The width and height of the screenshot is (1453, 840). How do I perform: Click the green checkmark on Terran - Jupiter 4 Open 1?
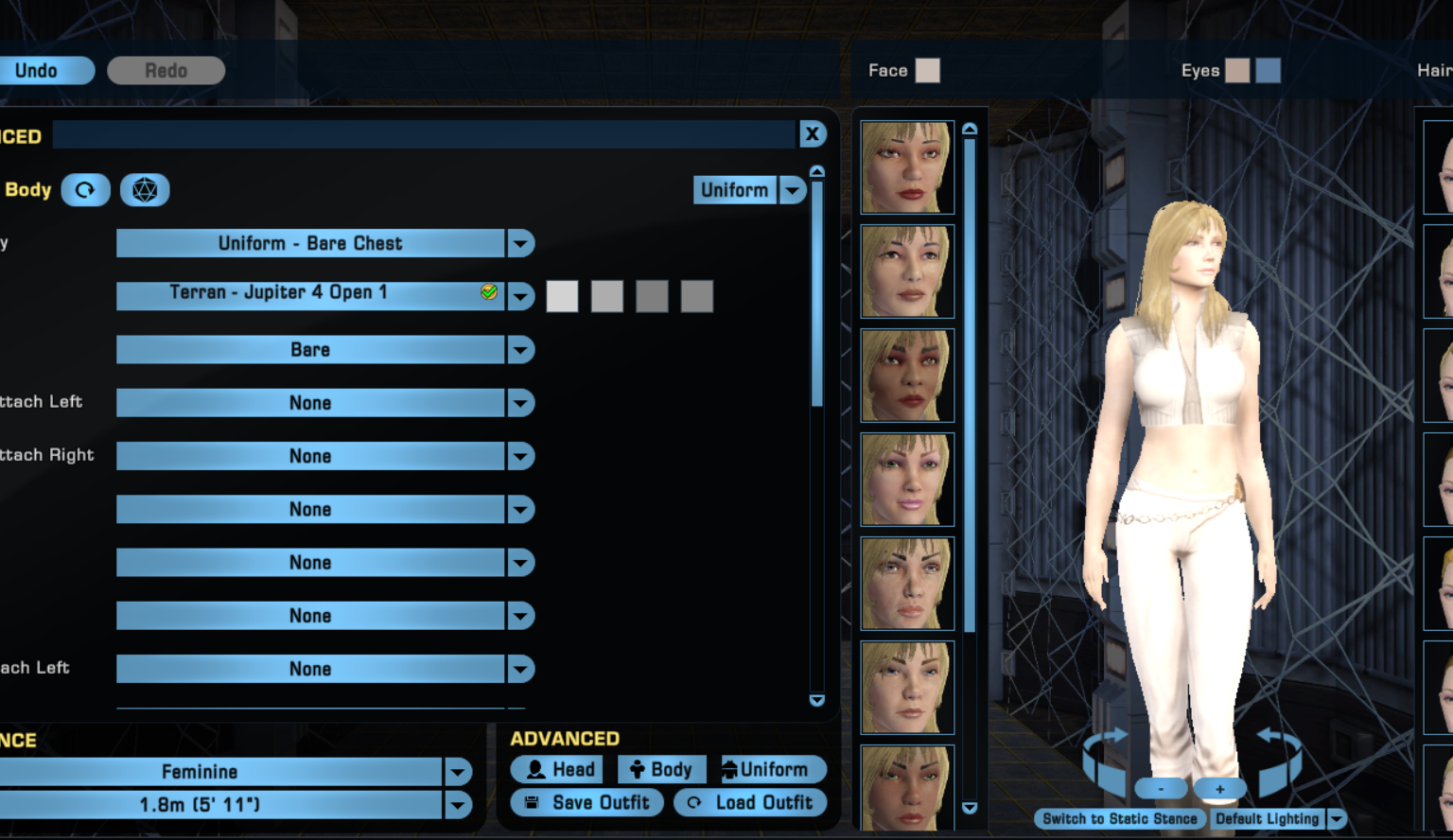pos(487,292)
